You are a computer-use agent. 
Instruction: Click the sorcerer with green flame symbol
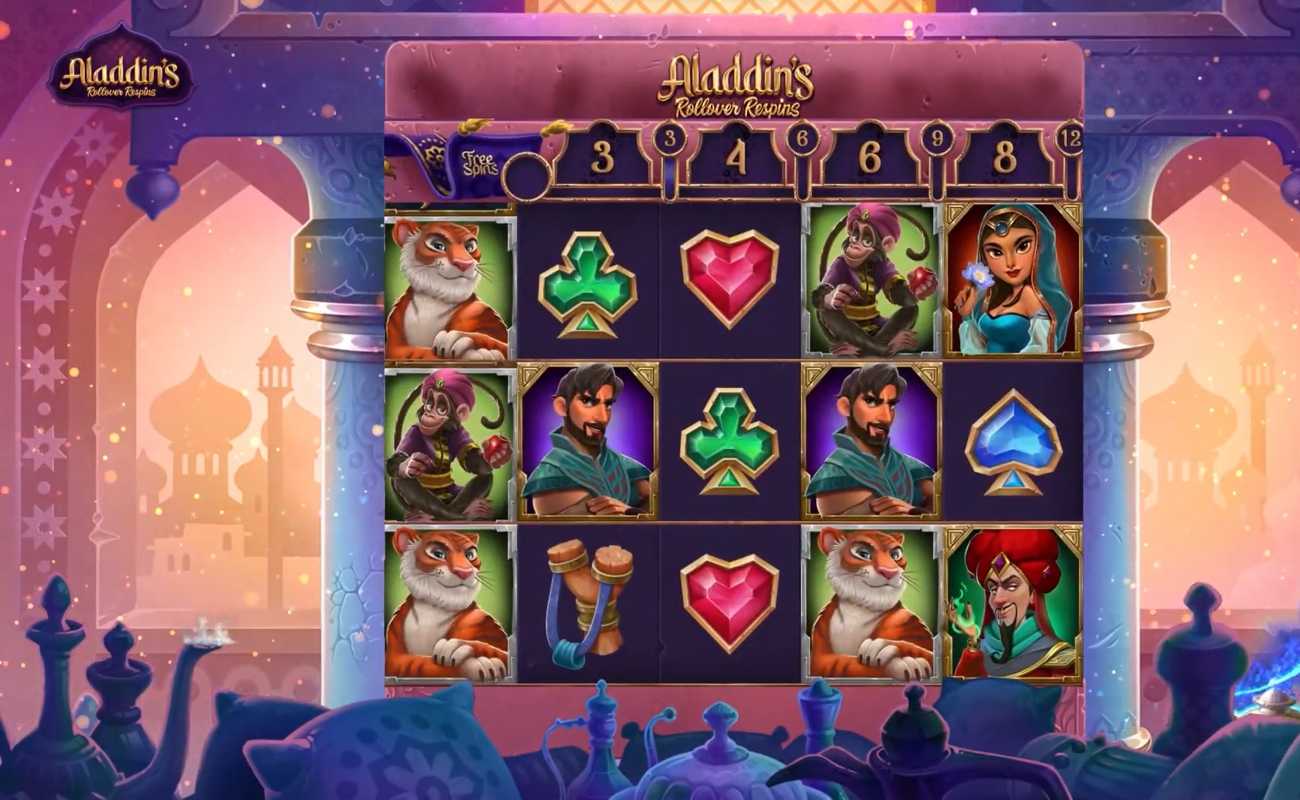(x=1010, y=600)
